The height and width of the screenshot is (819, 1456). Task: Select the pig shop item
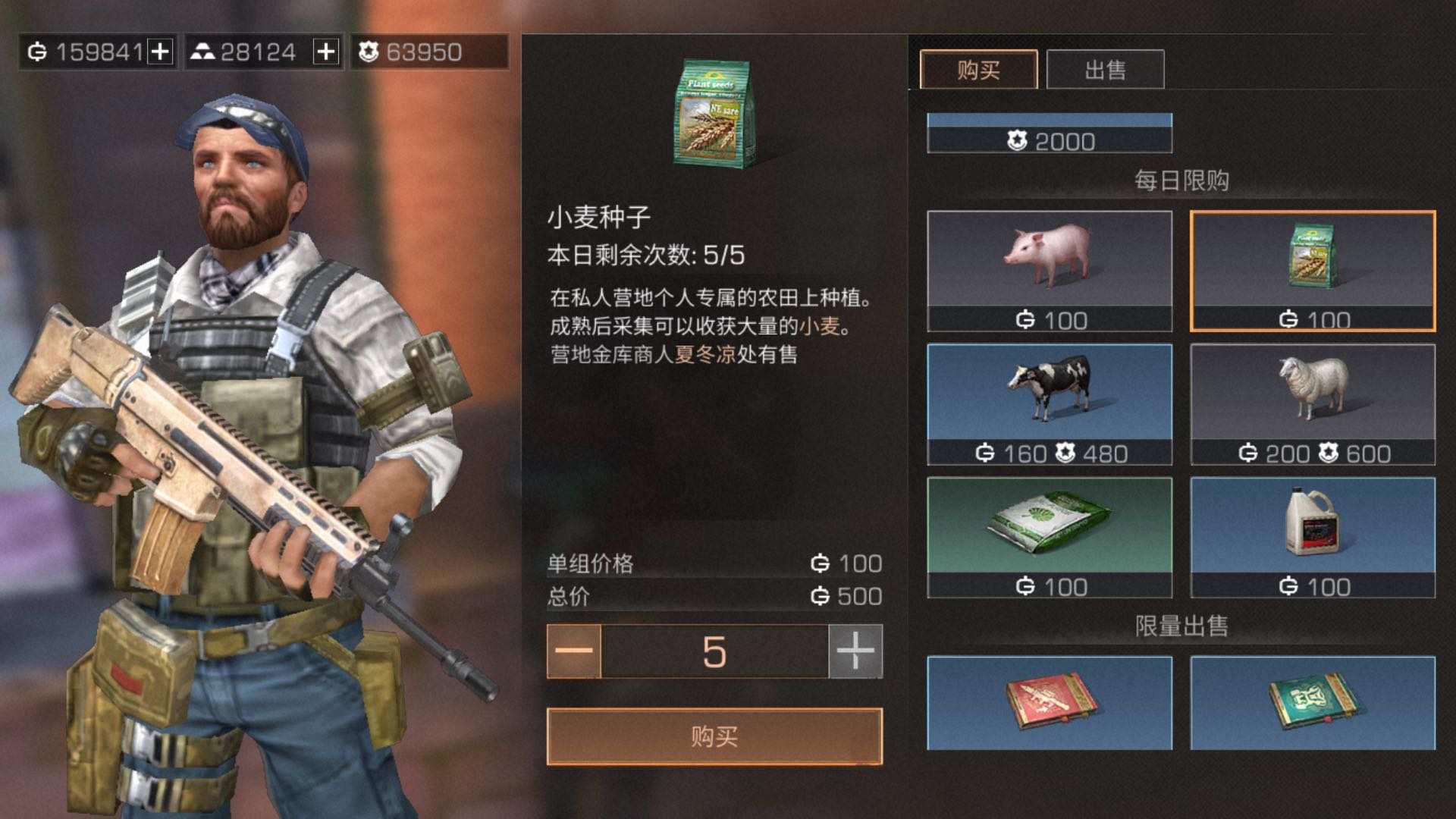(x=1050, y=271)
